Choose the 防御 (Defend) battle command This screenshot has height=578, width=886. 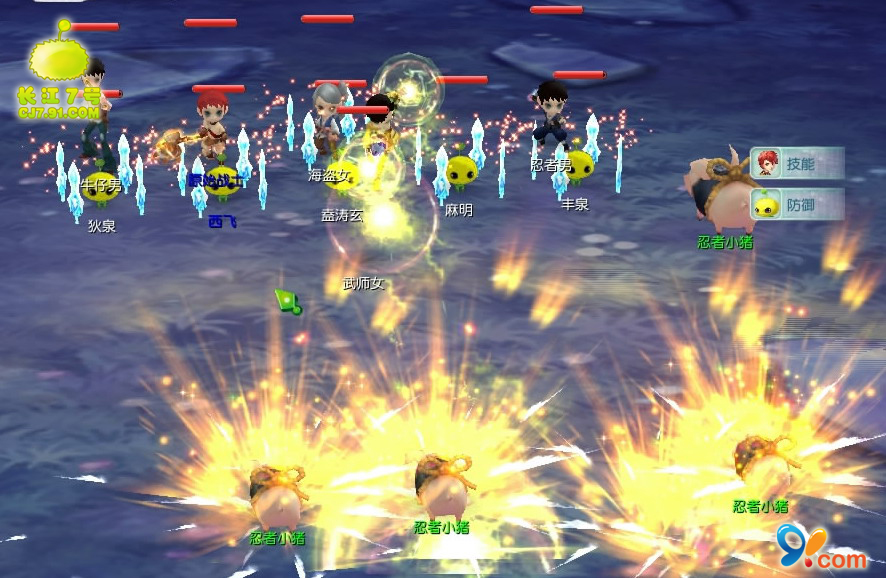tap(798, 205)
